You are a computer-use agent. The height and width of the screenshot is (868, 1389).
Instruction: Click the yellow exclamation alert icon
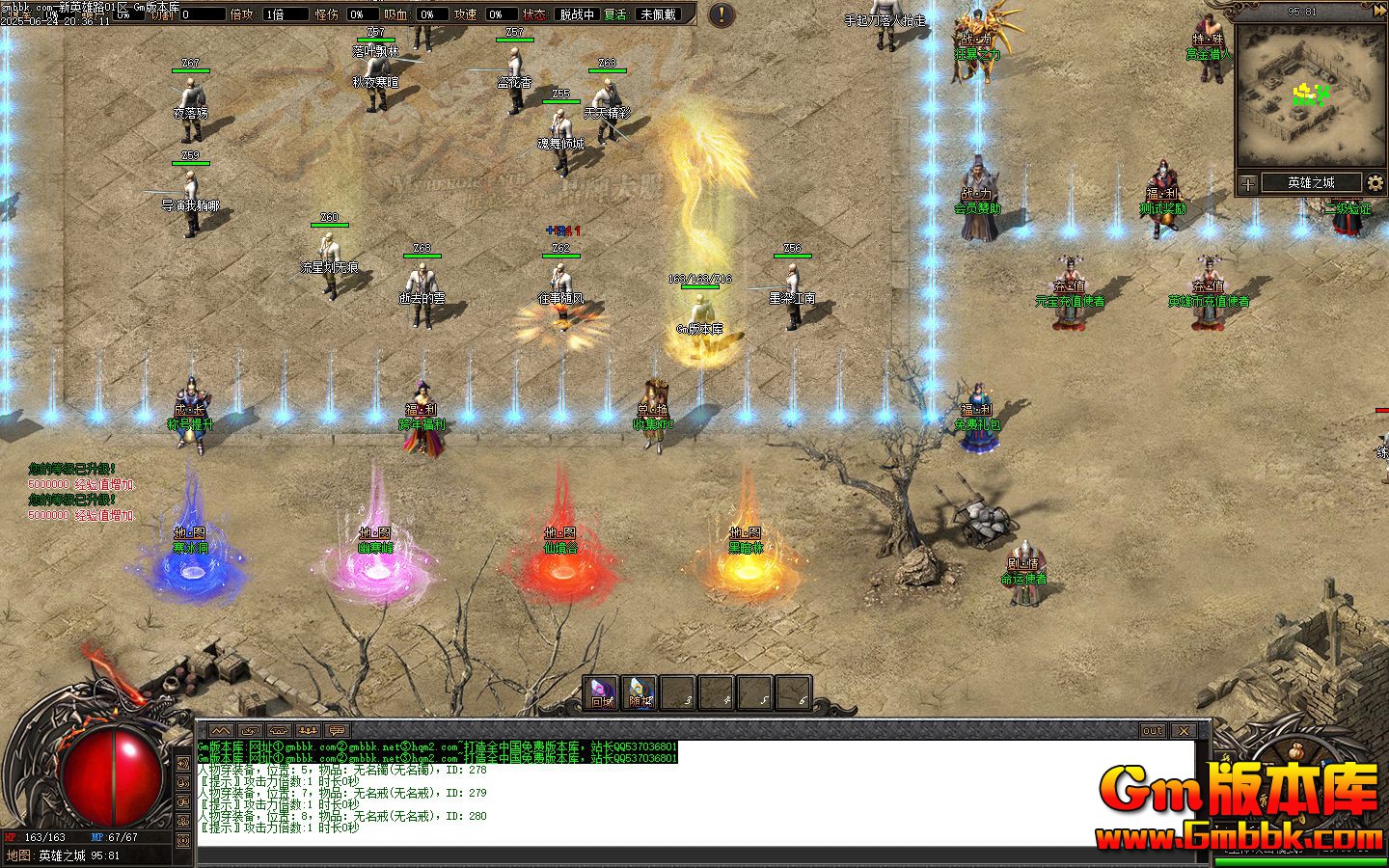coord(722,14)
